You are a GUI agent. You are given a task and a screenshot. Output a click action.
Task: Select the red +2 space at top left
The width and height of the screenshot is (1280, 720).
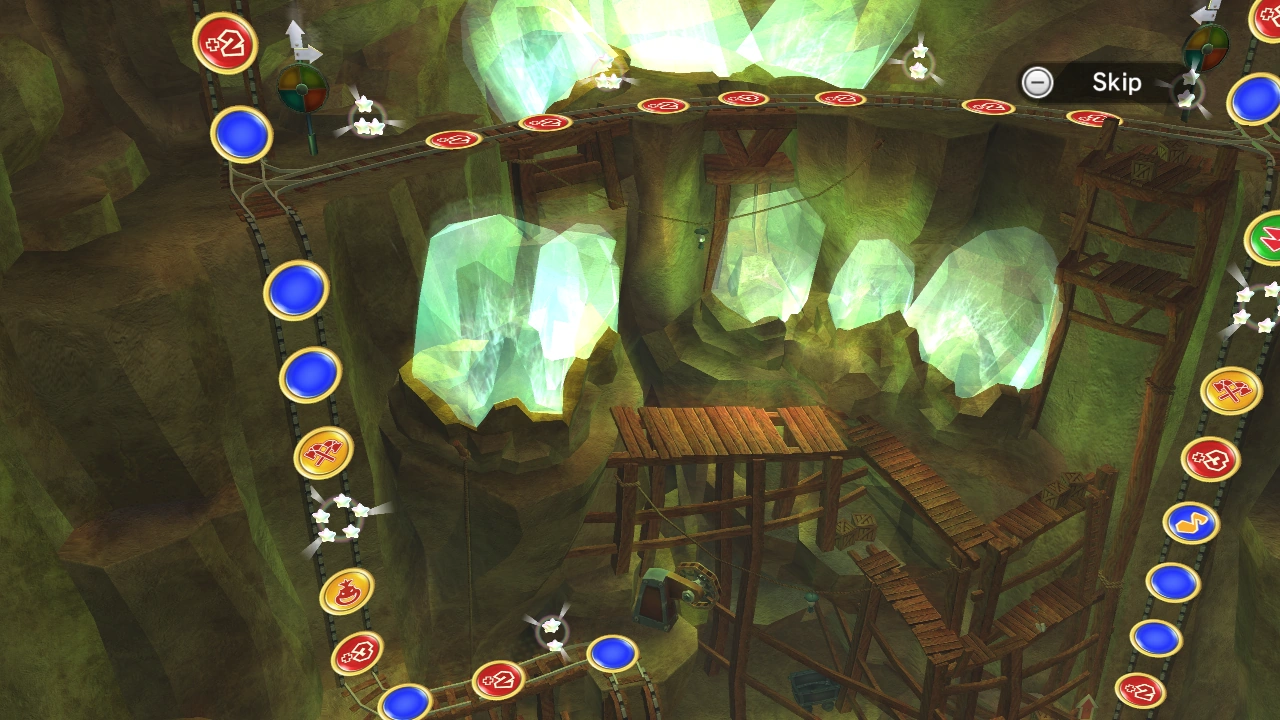point(226,45)
